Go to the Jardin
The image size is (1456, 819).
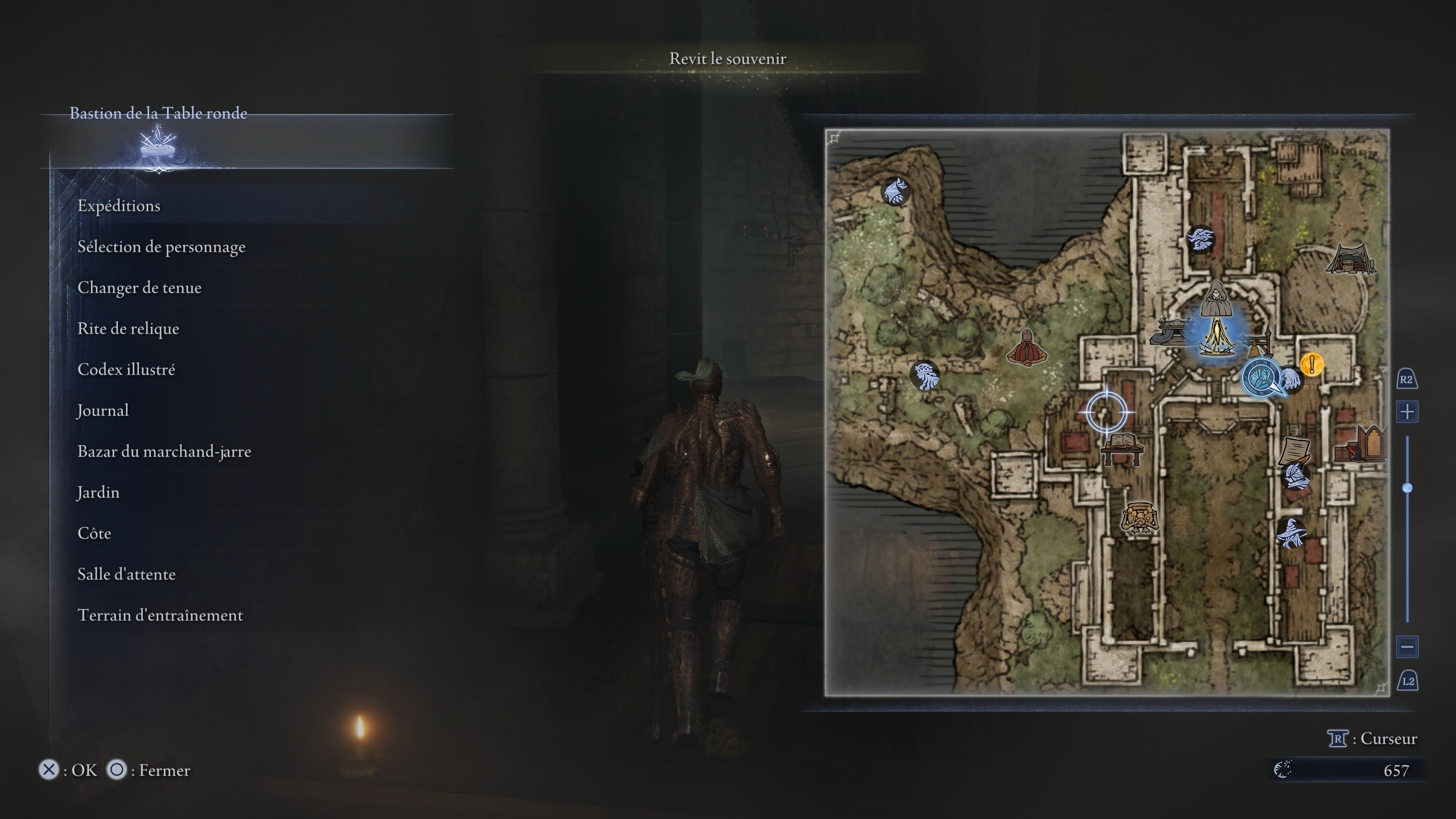(x=98, y=492)
